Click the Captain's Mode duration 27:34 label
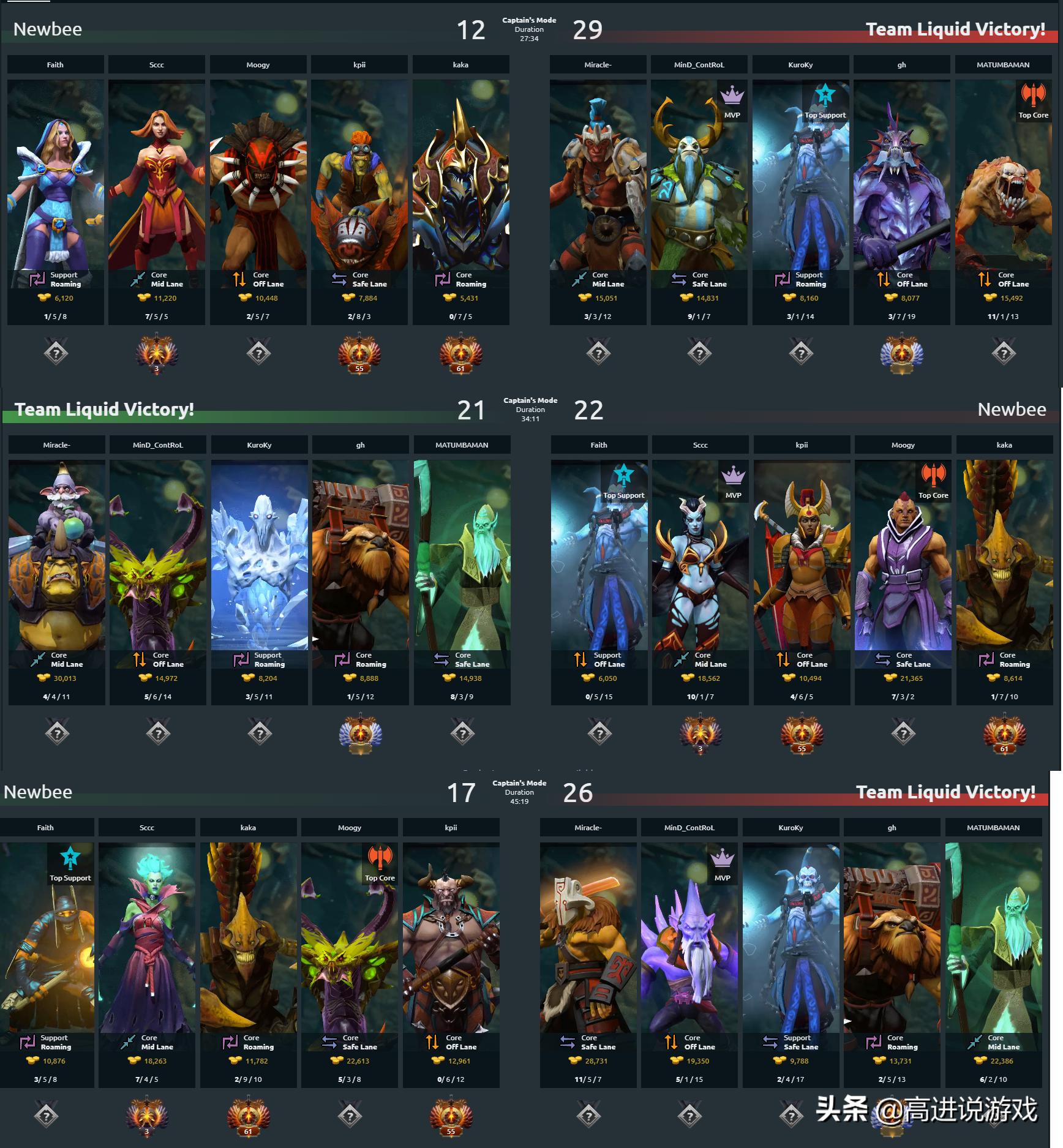Screen dimensions: 1063x1148 click(x=531, y=29)
